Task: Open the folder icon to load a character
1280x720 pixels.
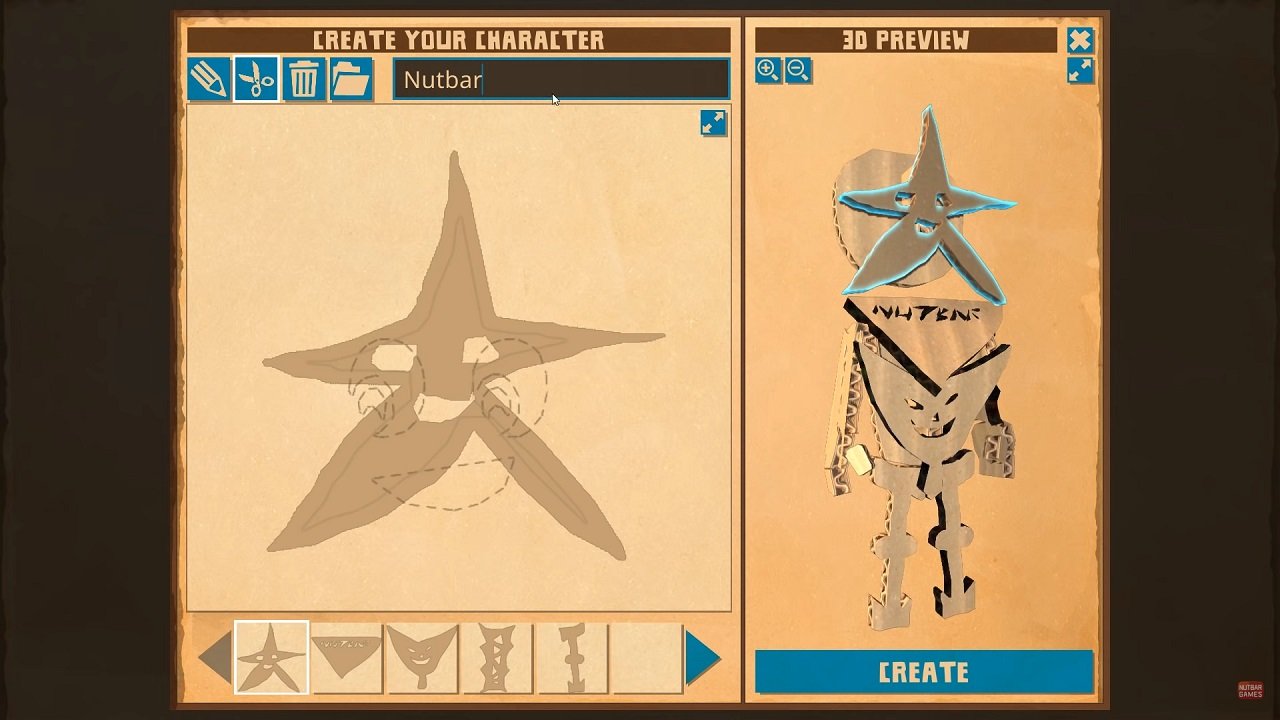Action: click(352, 79)
